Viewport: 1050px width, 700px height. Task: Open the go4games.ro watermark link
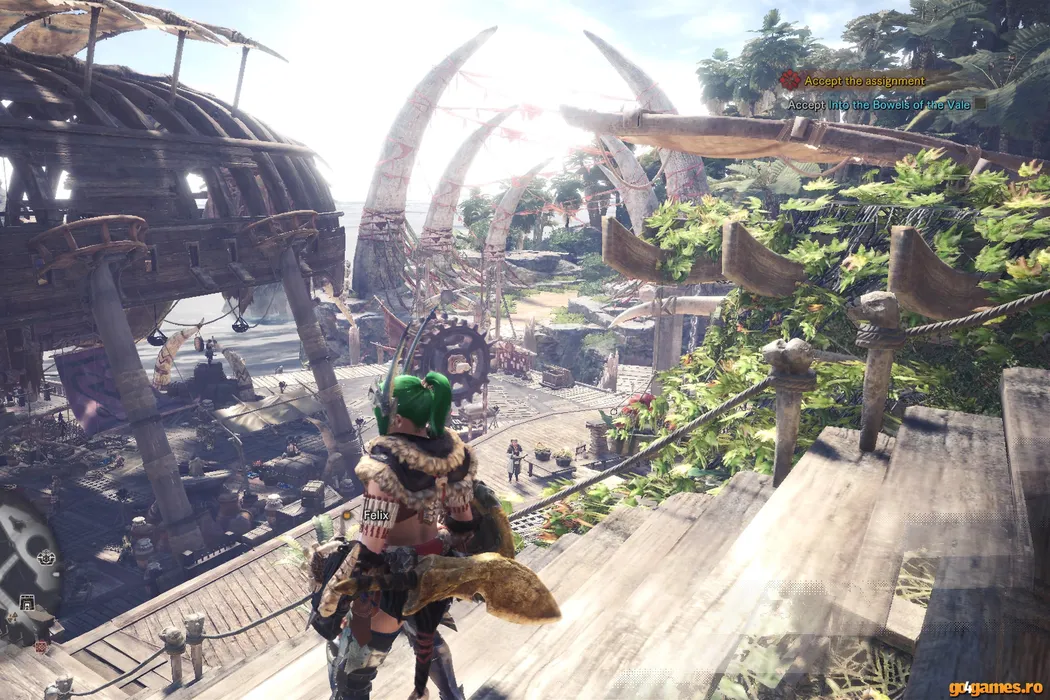[x=992, y=687]
